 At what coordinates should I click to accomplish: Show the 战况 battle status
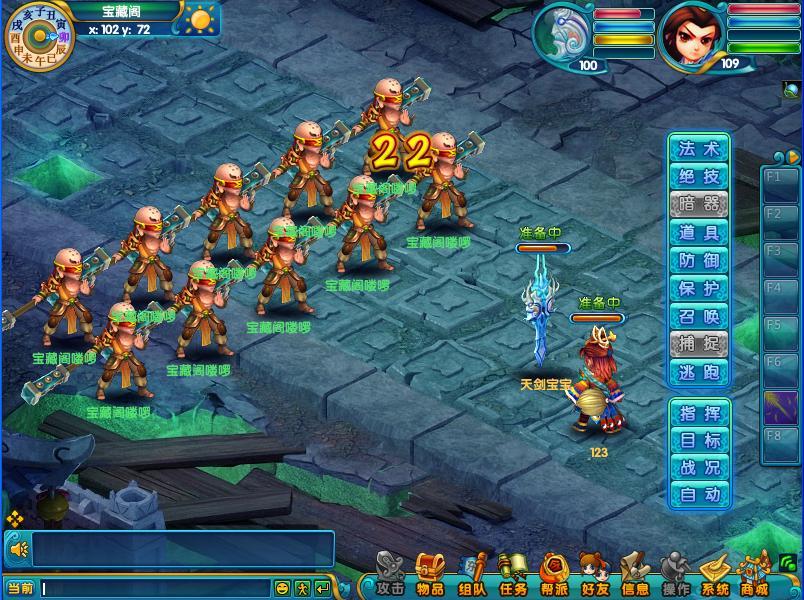pyautogui.click(x=699, y=467)
